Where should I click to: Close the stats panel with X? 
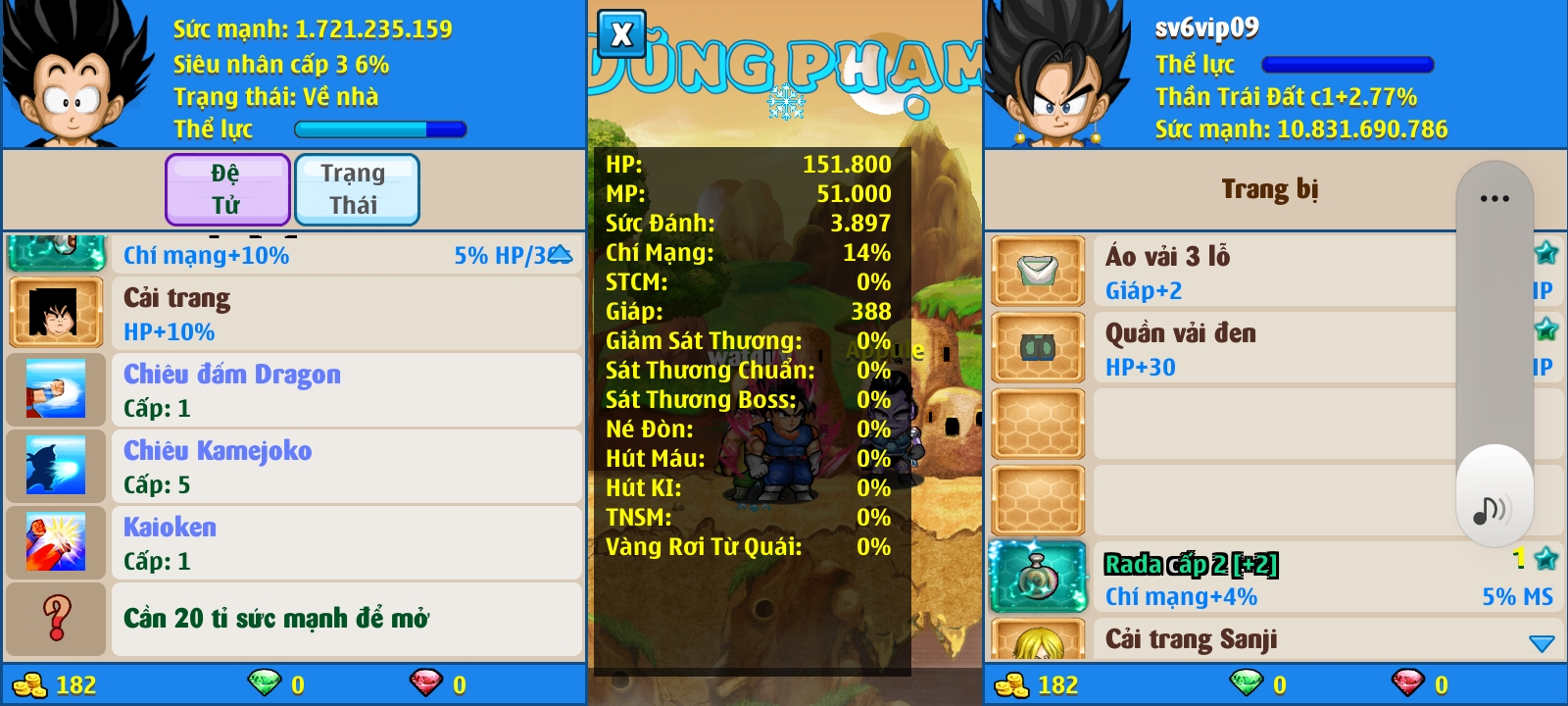pos(621,35)
